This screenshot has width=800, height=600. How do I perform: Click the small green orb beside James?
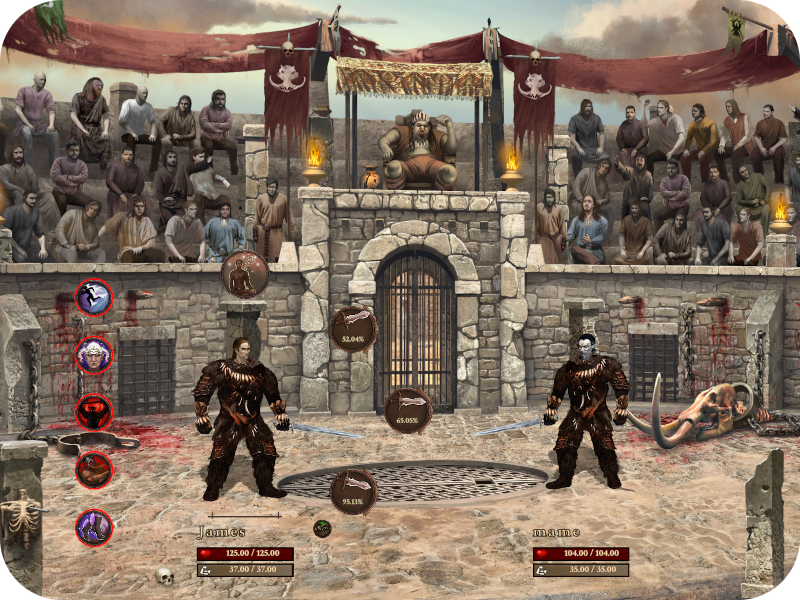321,528
